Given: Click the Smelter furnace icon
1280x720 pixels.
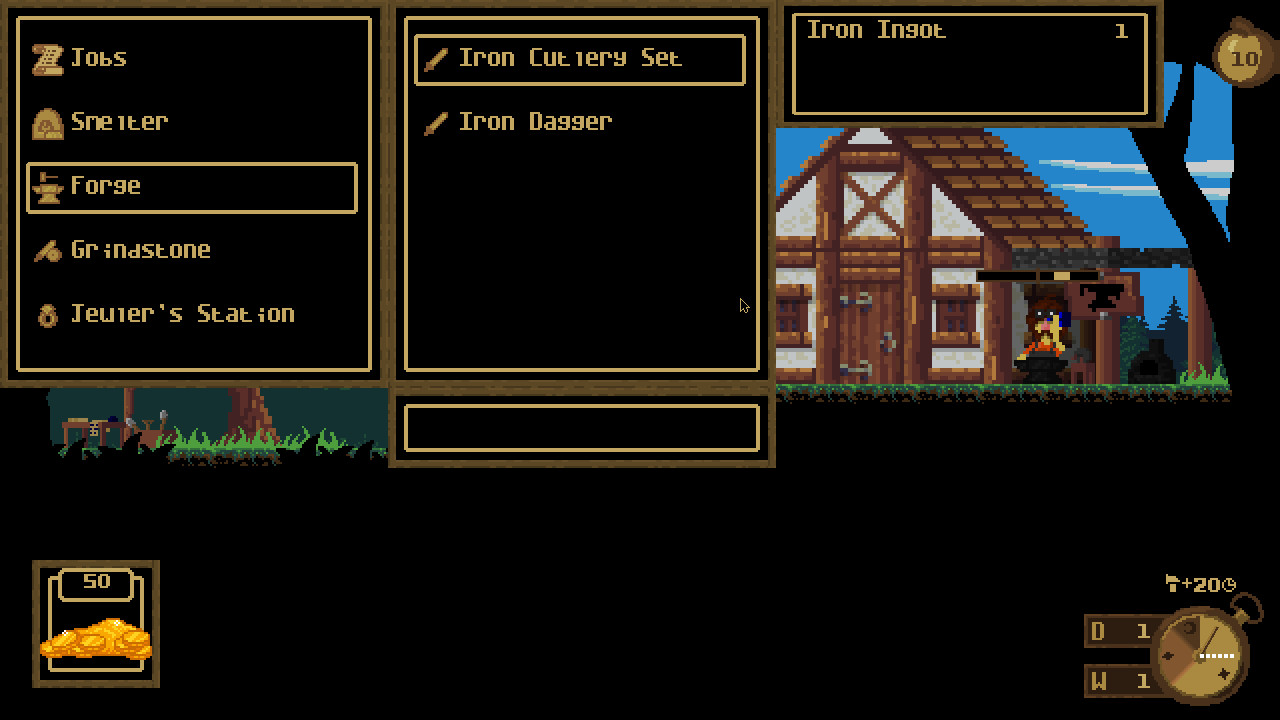Looking at the screenshot, I should [x=45, y=121].
